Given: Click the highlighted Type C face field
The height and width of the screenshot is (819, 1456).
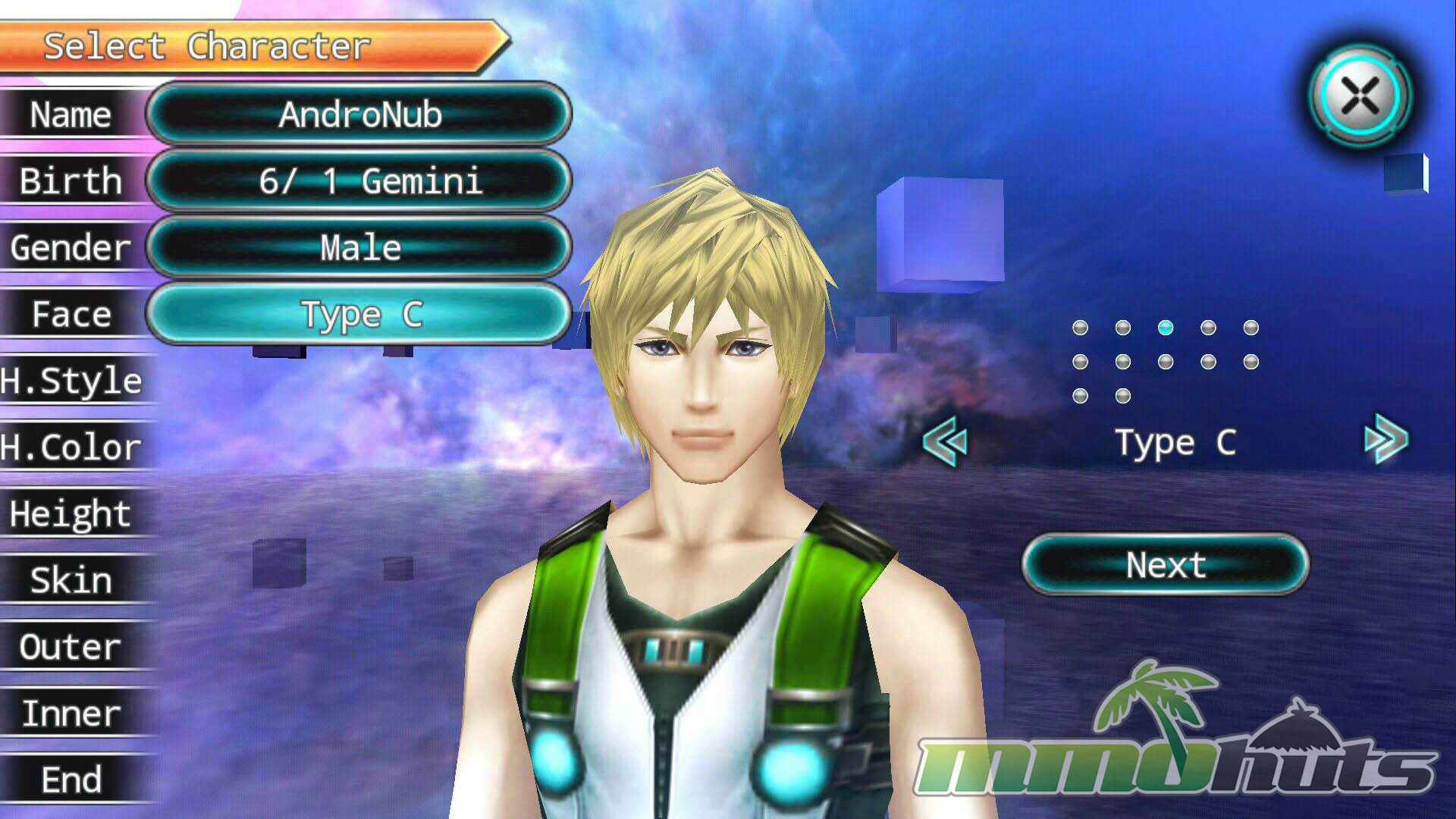Looking at the screenshot, I should tap(359, 314).
